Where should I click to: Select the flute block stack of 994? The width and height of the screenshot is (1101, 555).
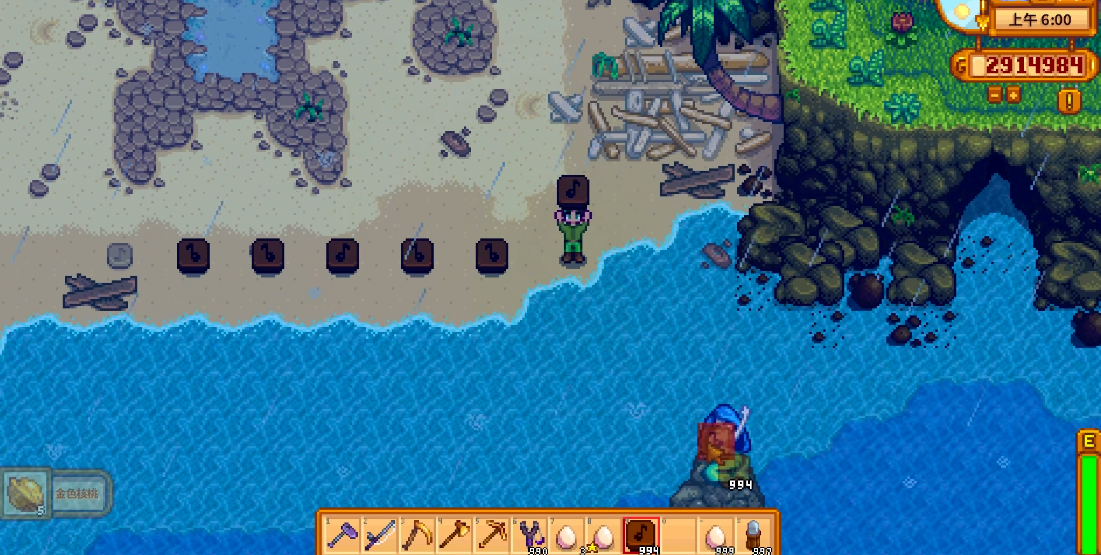tap(640, 533)
